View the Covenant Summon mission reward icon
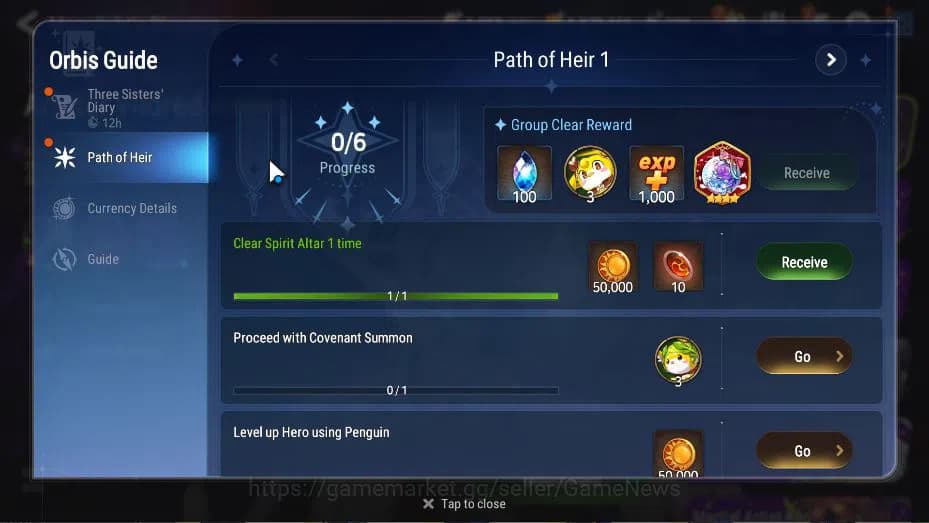 (x=678, y=360)
